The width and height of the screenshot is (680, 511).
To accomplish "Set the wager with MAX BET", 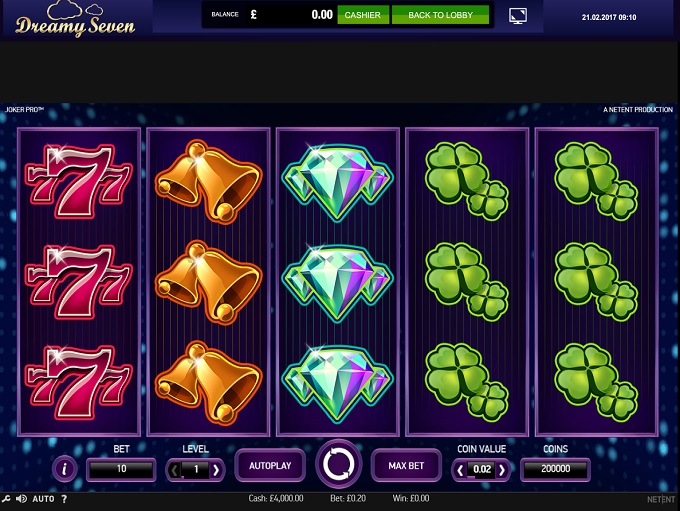I will click(x=406, y=466).
